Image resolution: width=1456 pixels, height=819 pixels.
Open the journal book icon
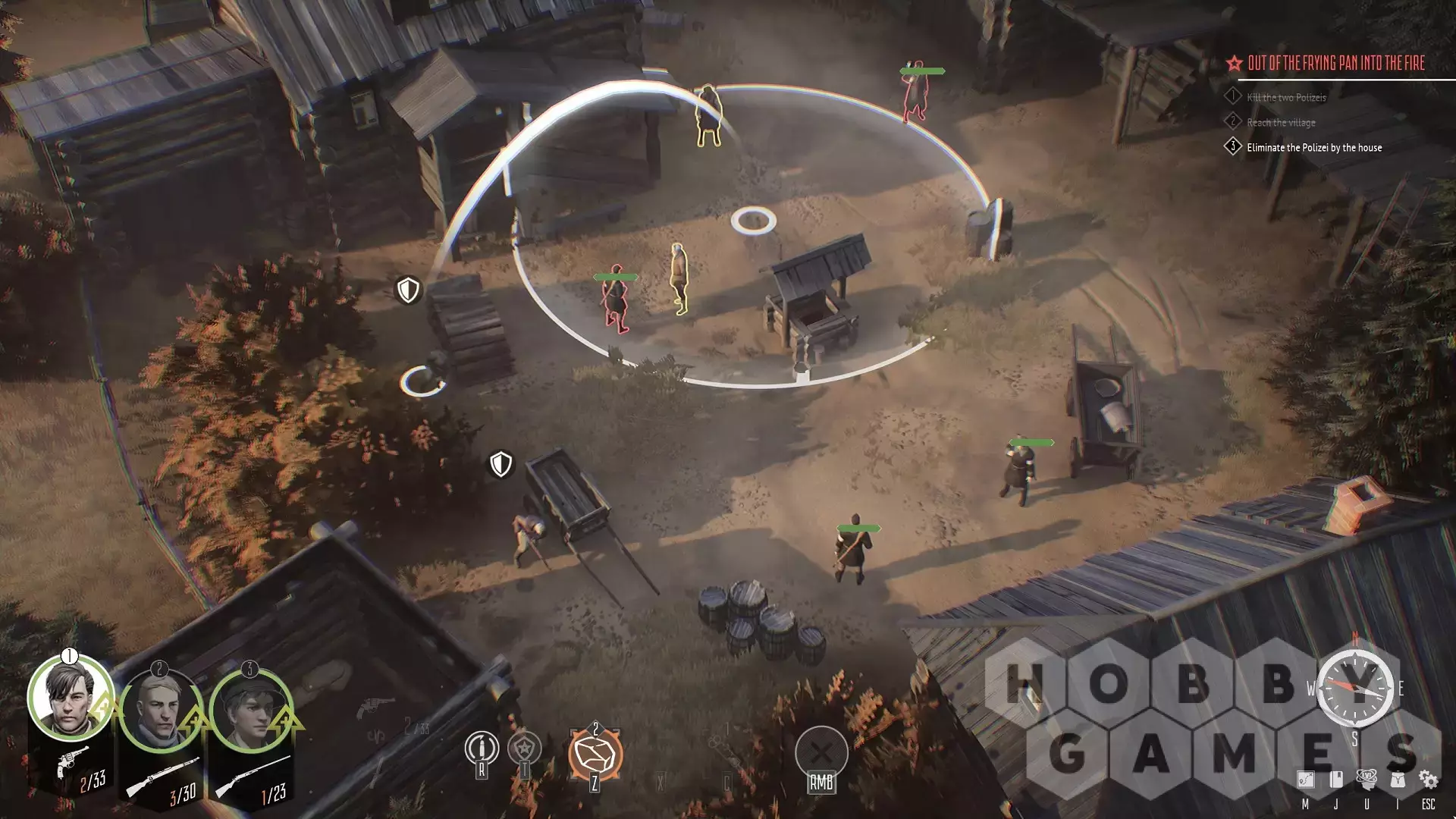point(1336,780)
